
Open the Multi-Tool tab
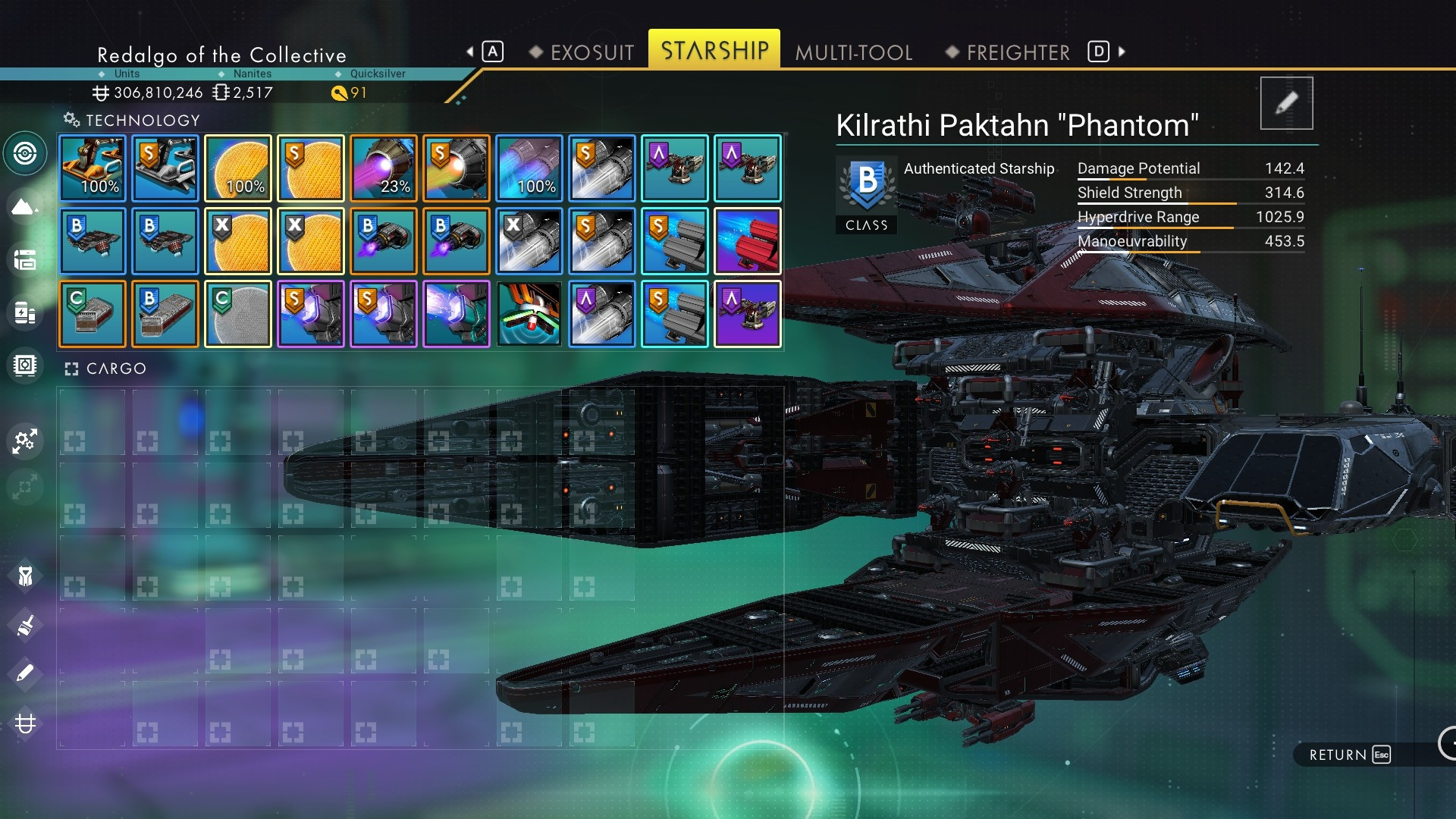pyautogui.click(x=854, y=52)
